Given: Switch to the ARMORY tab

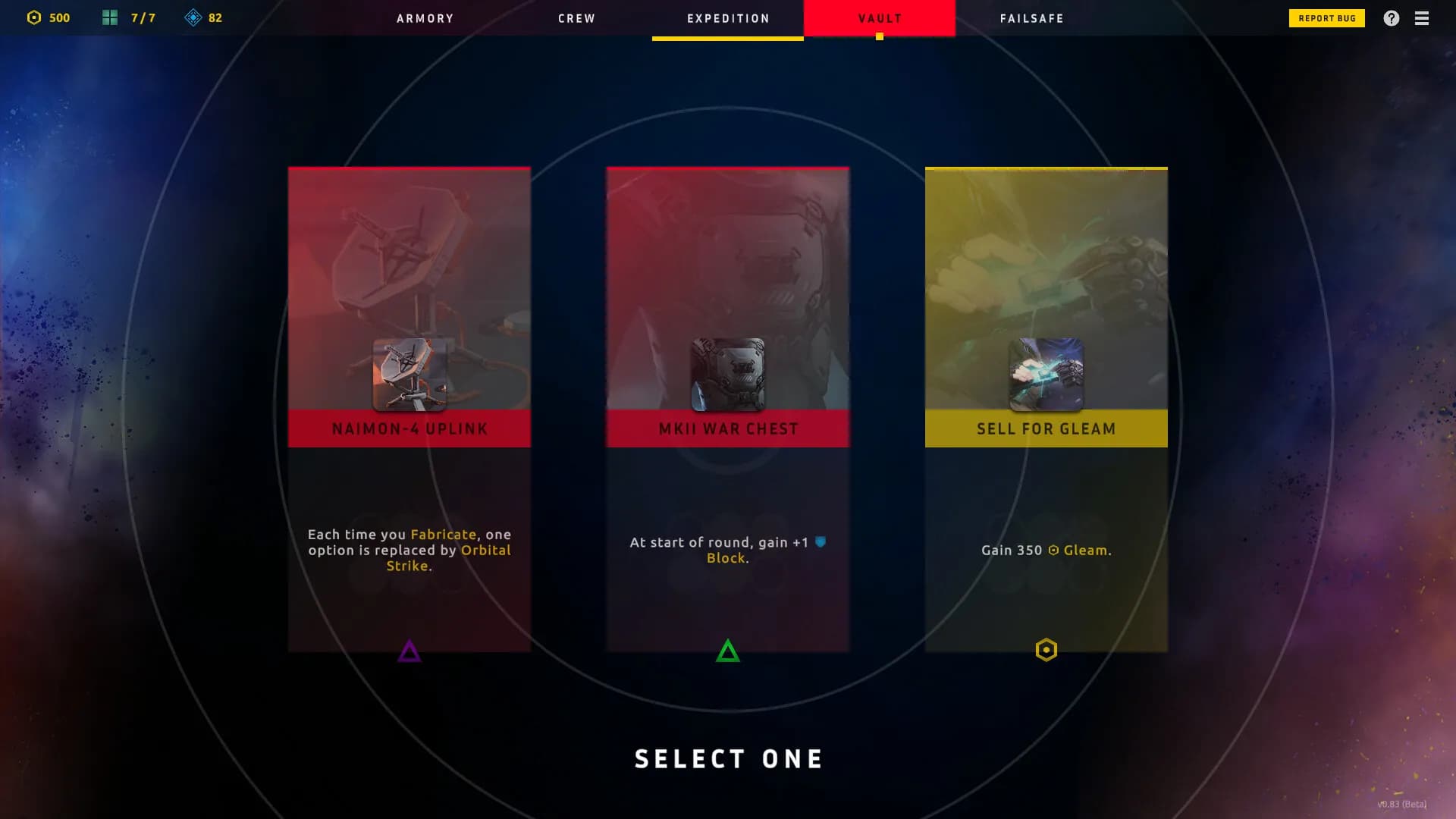Looking at the screenshot, I should coord(425,18).
